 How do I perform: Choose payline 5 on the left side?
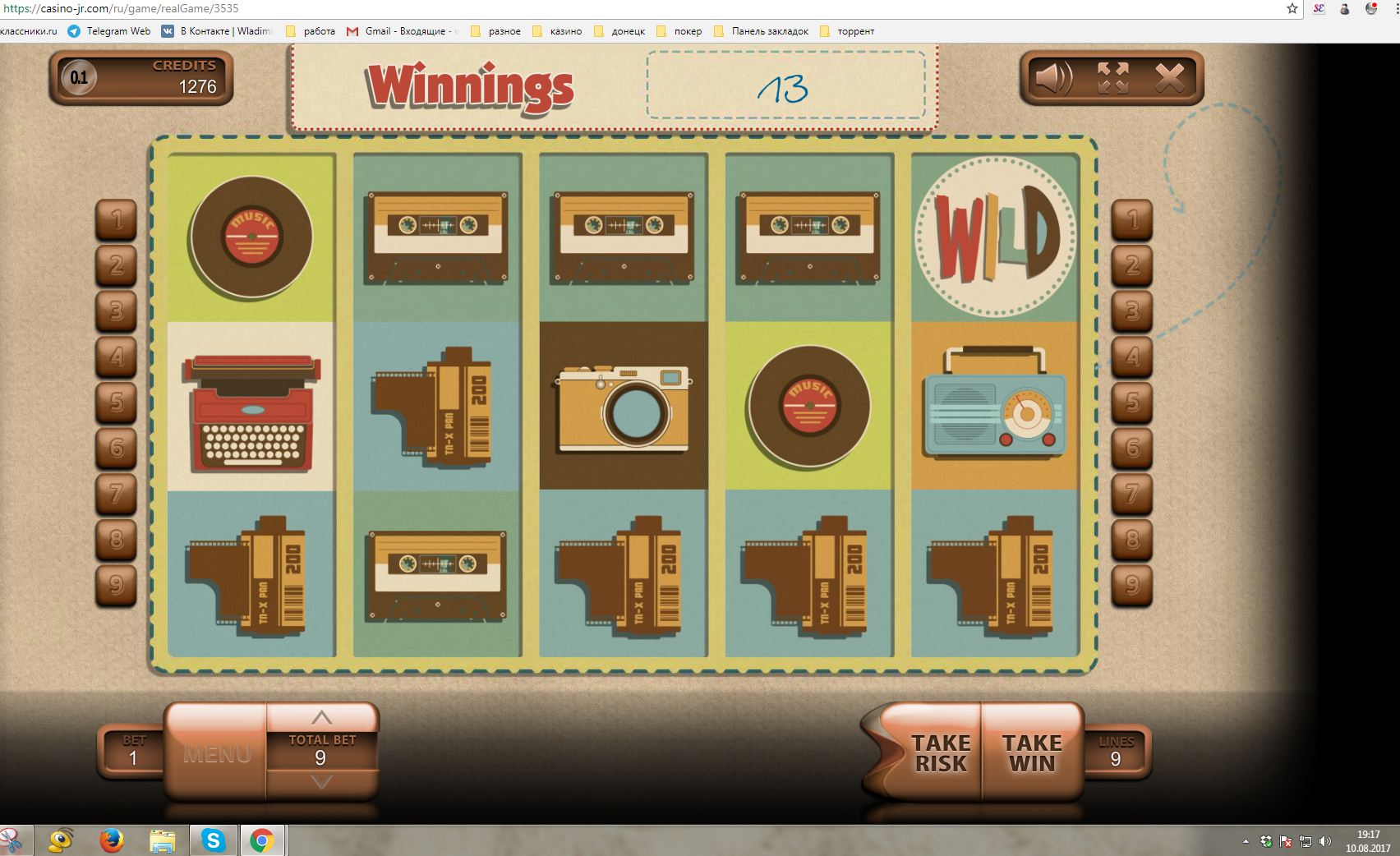click(x=117, y=403)
